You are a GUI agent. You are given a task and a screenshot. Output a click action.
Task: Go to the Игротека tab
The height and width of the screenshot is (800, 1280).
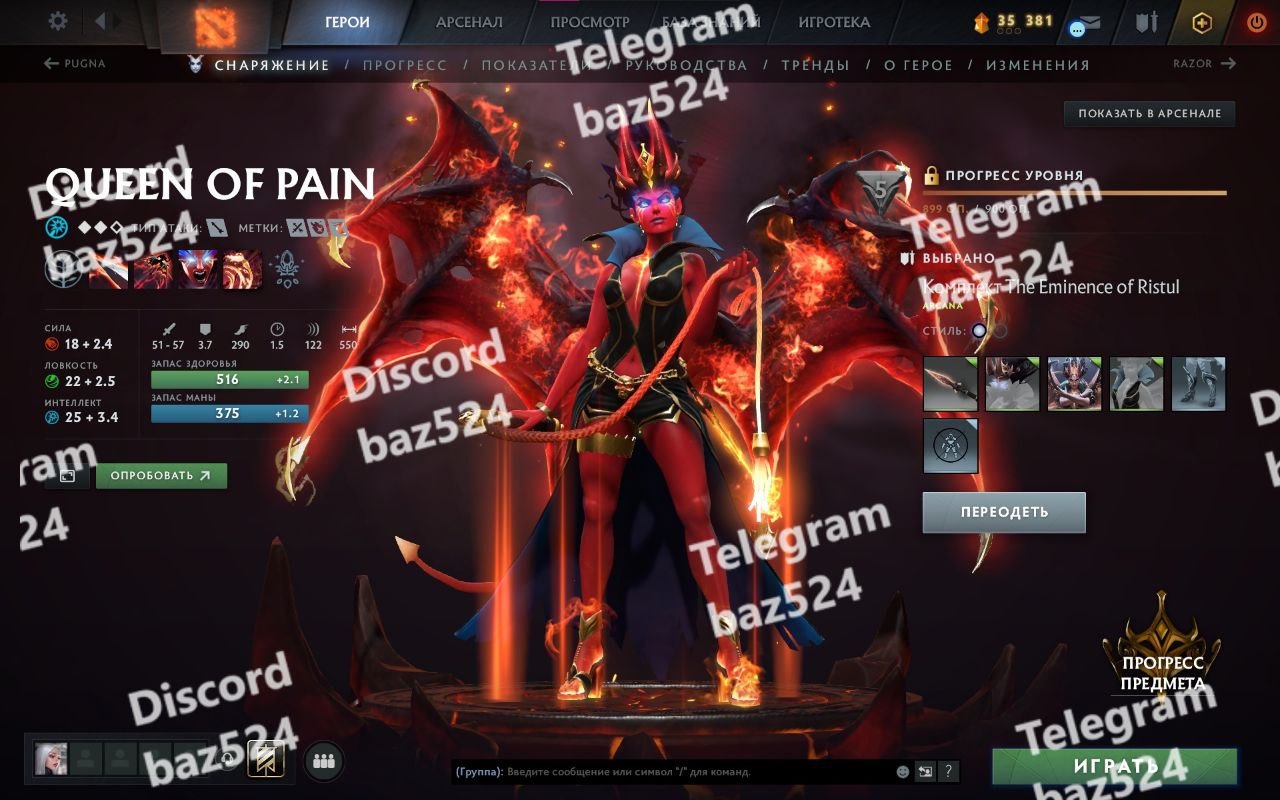tap(834, 22)
